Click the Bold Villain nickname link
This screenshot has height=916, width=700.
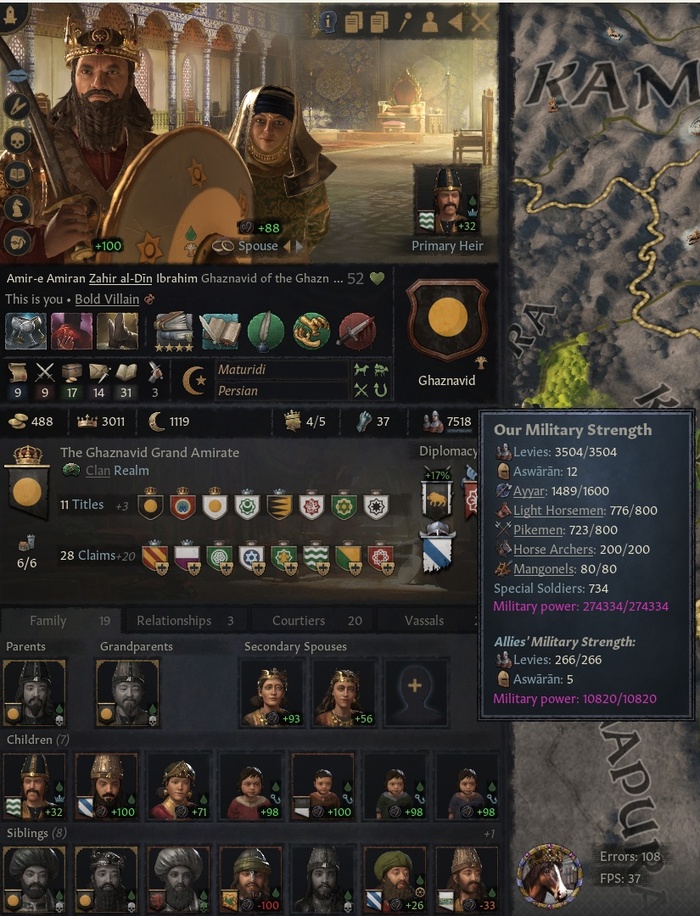pos(106,298)
